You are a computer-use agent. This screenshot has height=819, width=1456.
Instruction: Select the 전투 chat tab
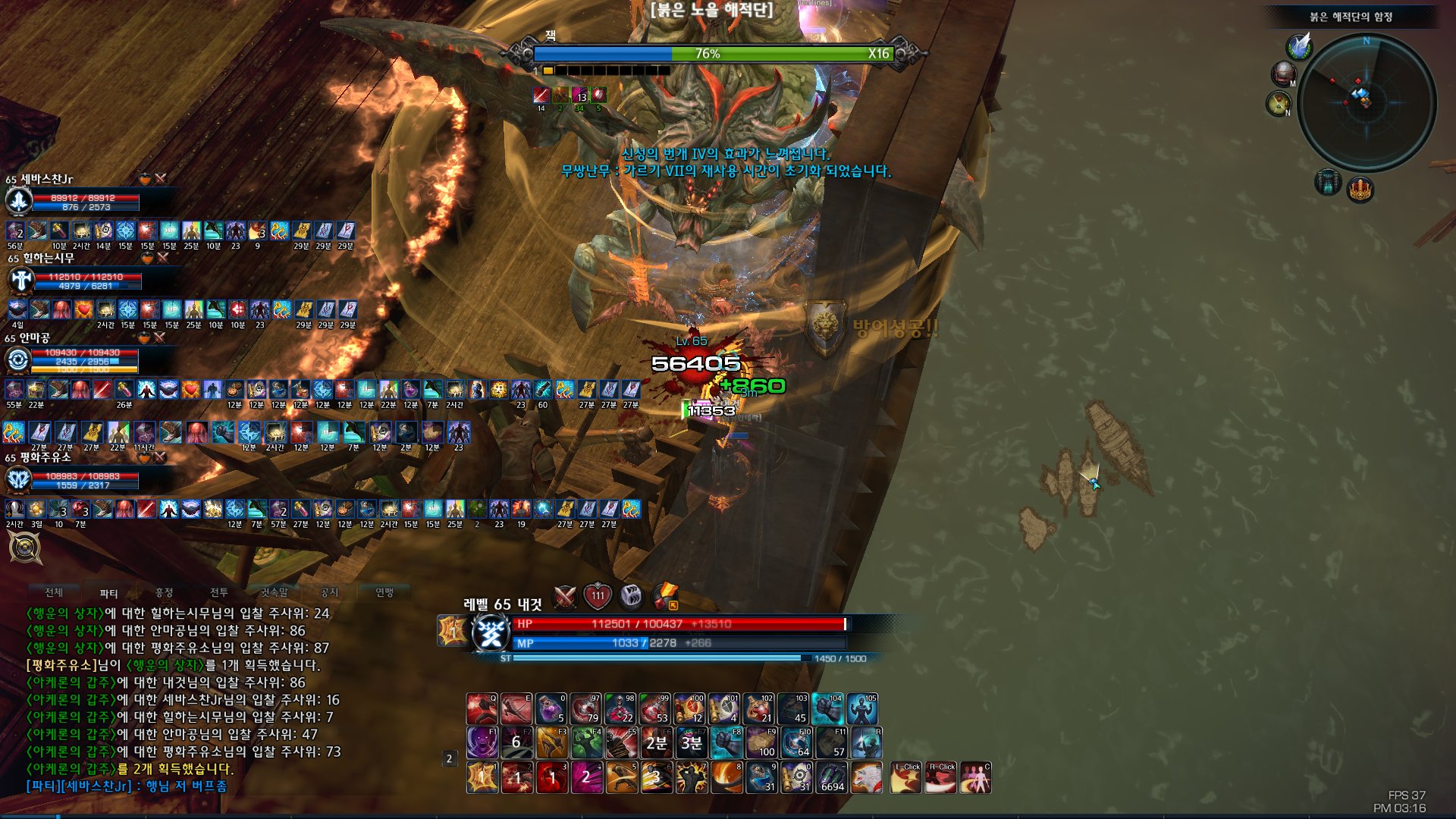coord(219,592)
